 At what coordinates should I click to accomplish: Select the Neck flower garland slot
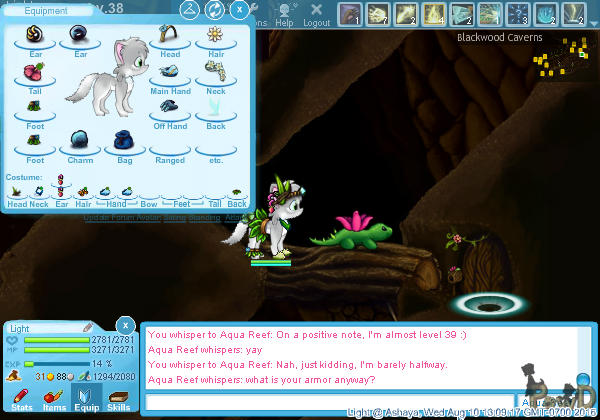[213, 73]
